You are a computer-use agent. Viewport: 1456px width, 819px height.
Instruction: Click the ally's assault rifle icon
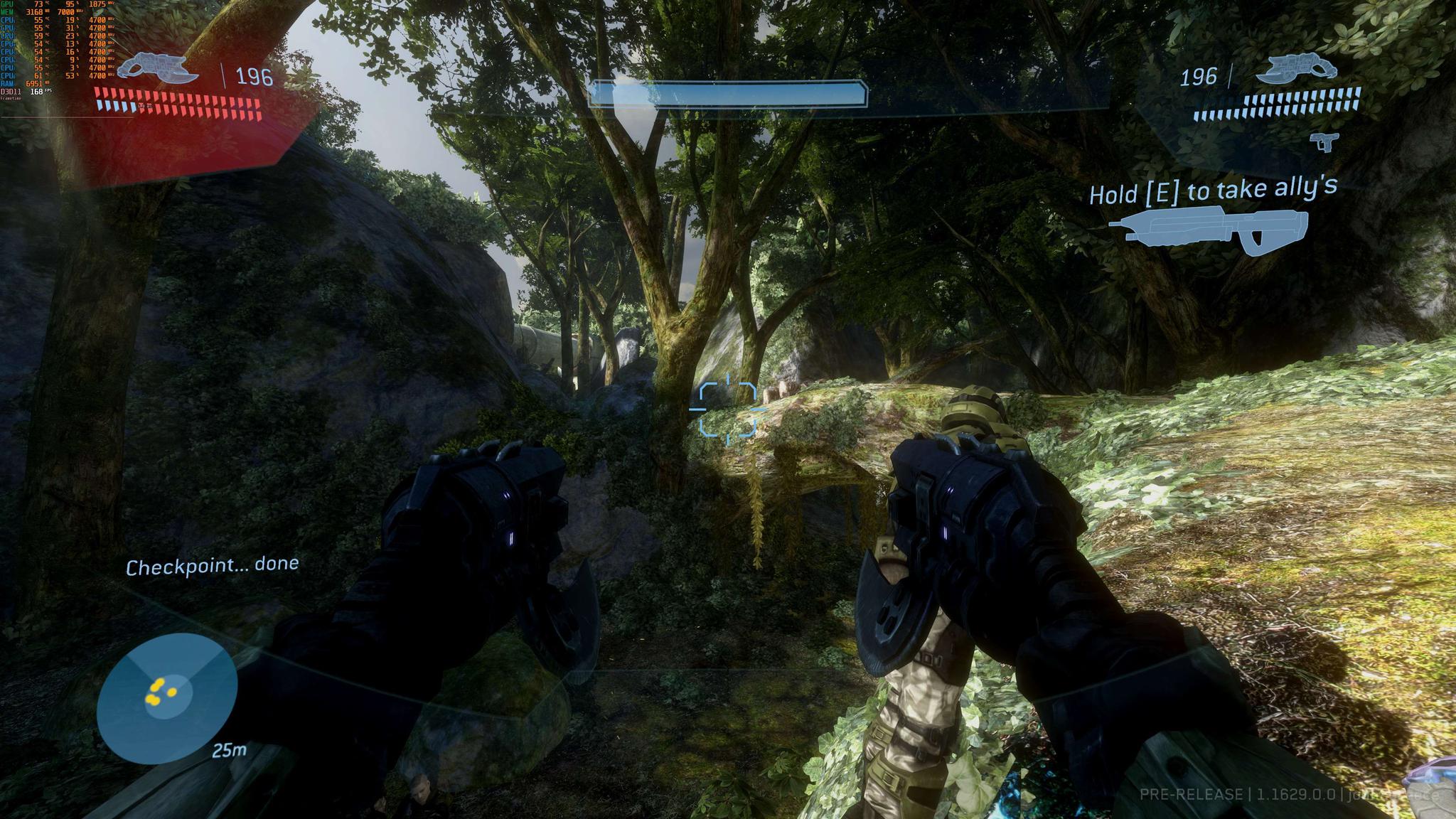tap(1208, 229)
